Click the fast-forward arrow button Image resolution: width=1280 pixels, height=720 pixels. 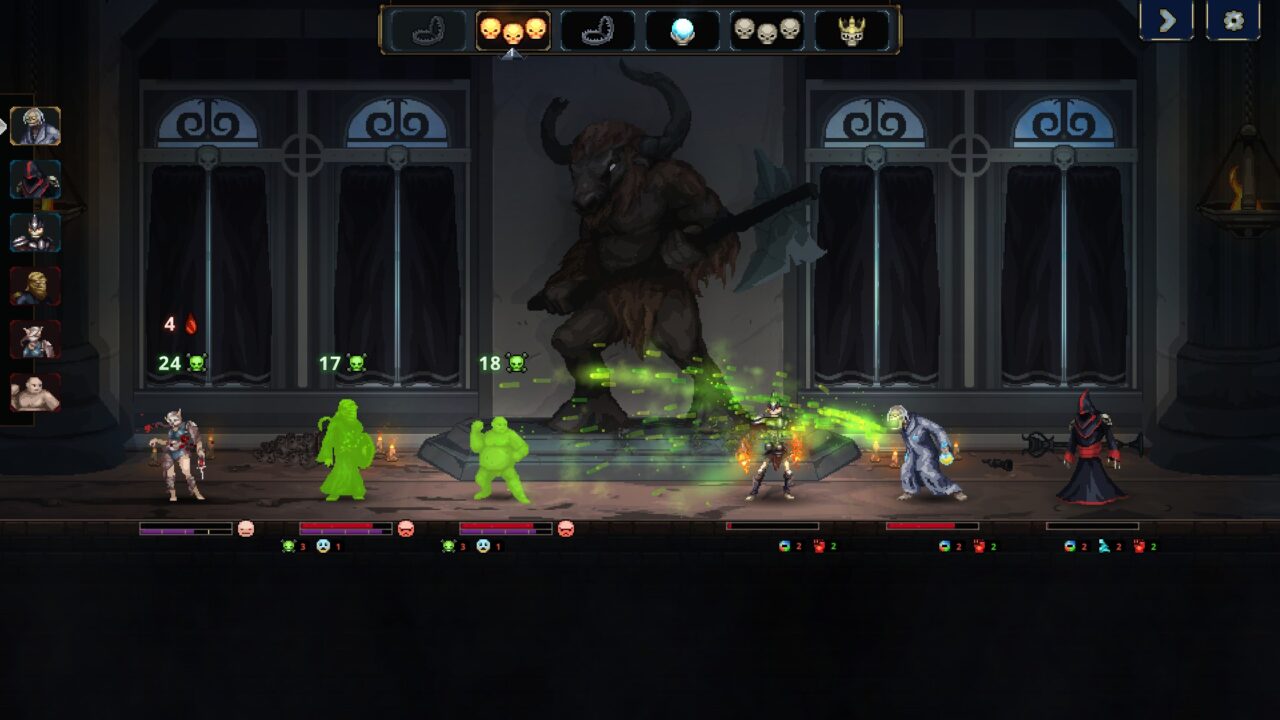(1166, 21)
